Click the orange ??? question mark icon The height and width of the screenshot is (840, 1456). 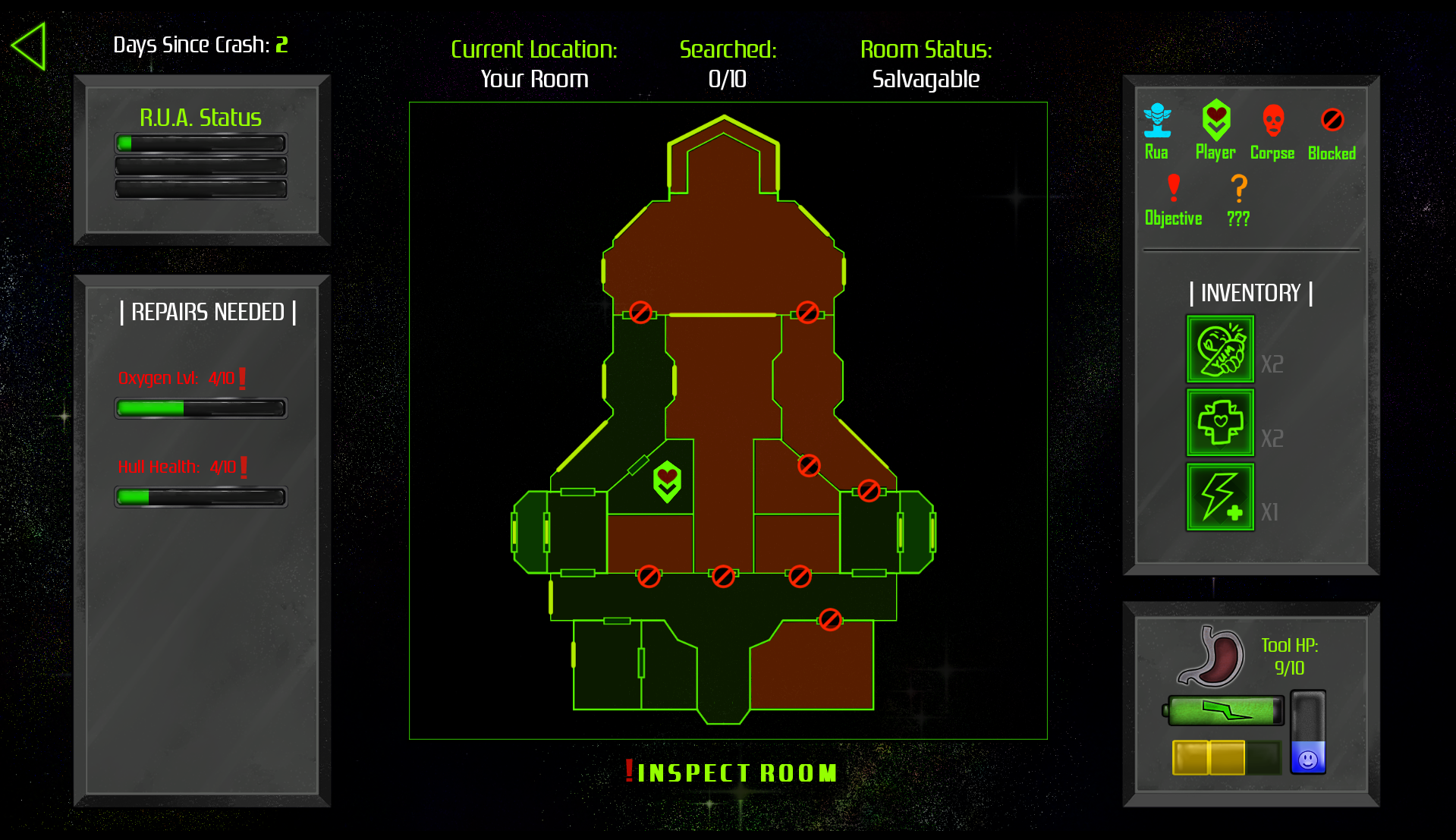[1238, 187]
